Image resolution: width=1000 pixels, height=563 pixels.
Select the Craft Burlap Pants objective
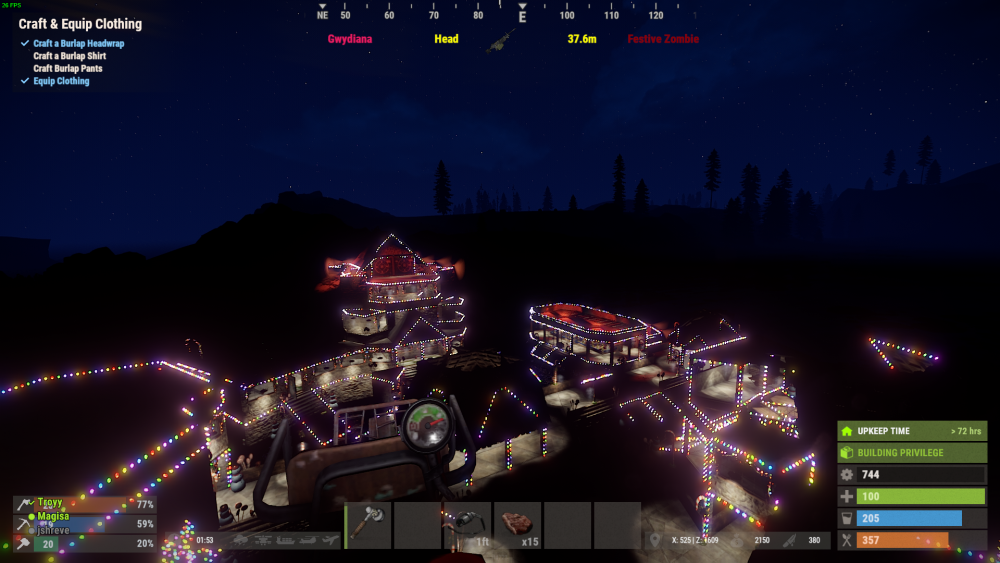[x=69, y=69]
